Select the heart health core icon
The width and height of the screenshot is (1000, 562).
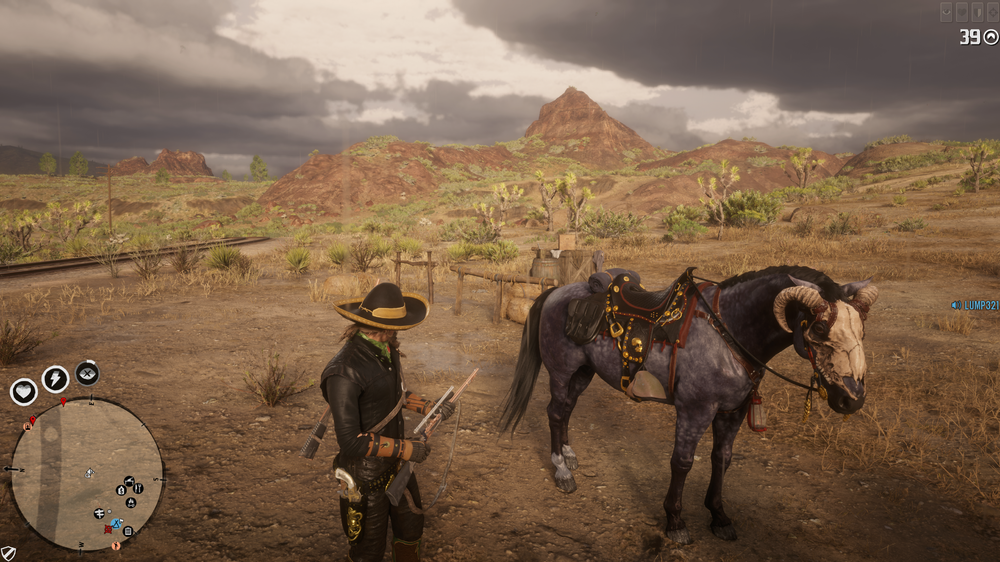(x=23, y=392)
